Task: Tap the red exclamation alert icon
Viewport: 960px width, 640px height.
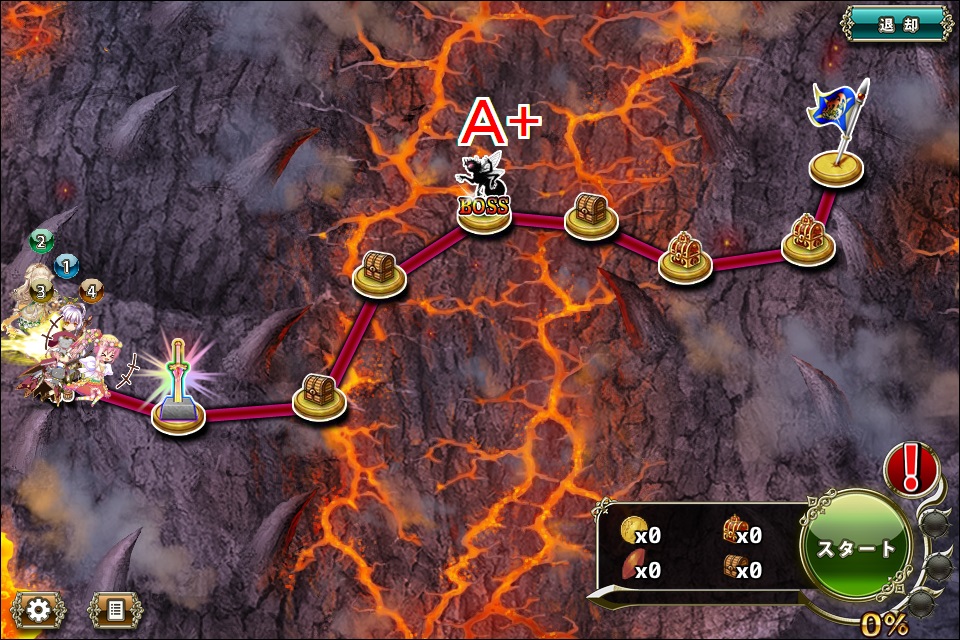Action: (911, 467)
